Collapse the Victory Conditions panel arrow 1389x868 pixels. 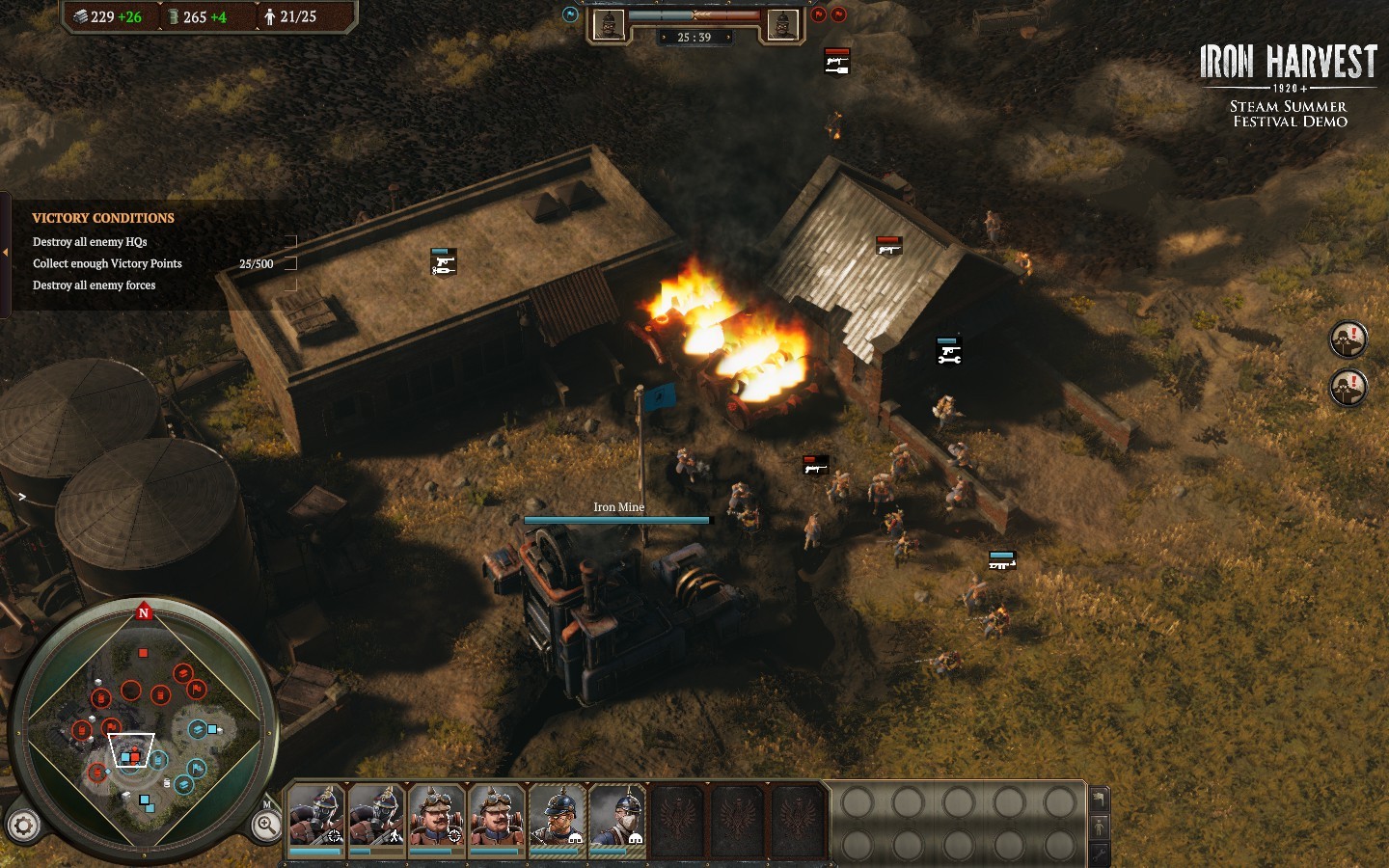(x=6, y=253)
